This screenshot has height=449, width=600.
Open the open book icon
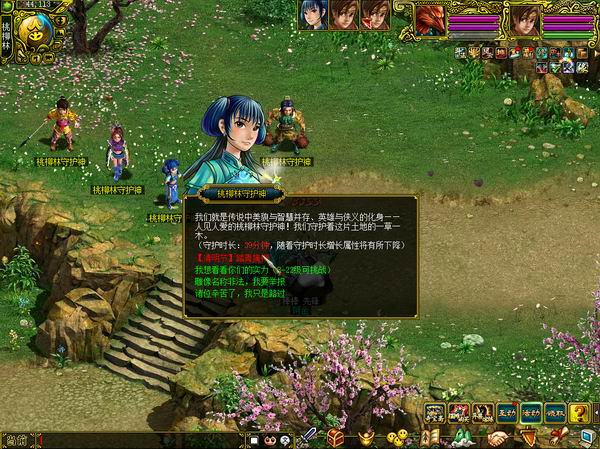pyautogui.click(x=430, y=438)
